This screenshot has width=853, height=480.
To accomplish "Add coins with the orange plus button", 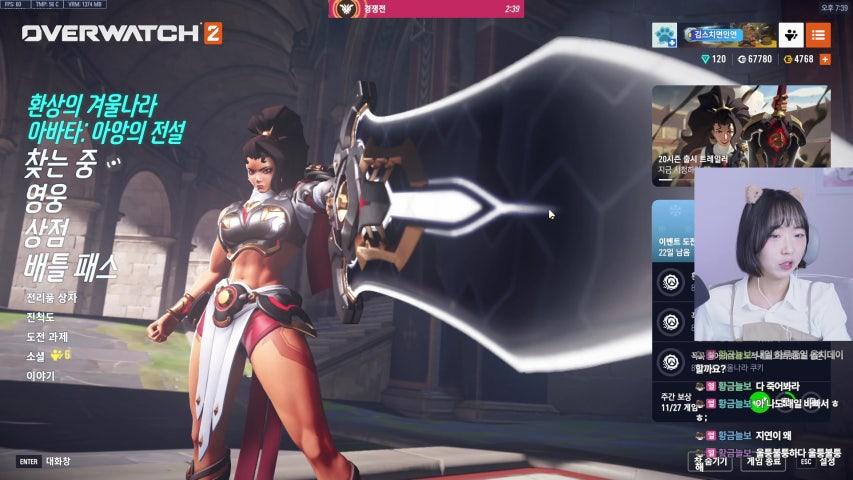I will (x=825, y=60).
